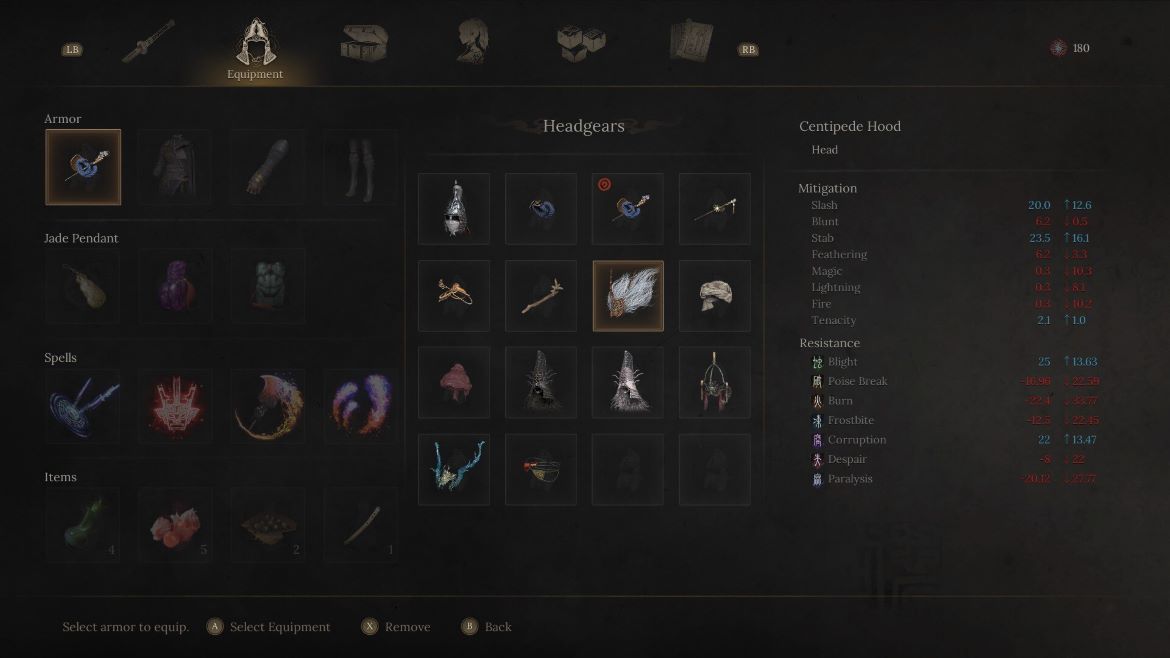Open the stacked crates tab
The height and width of the screenshot is (658, 1170).
click(581, 42)
